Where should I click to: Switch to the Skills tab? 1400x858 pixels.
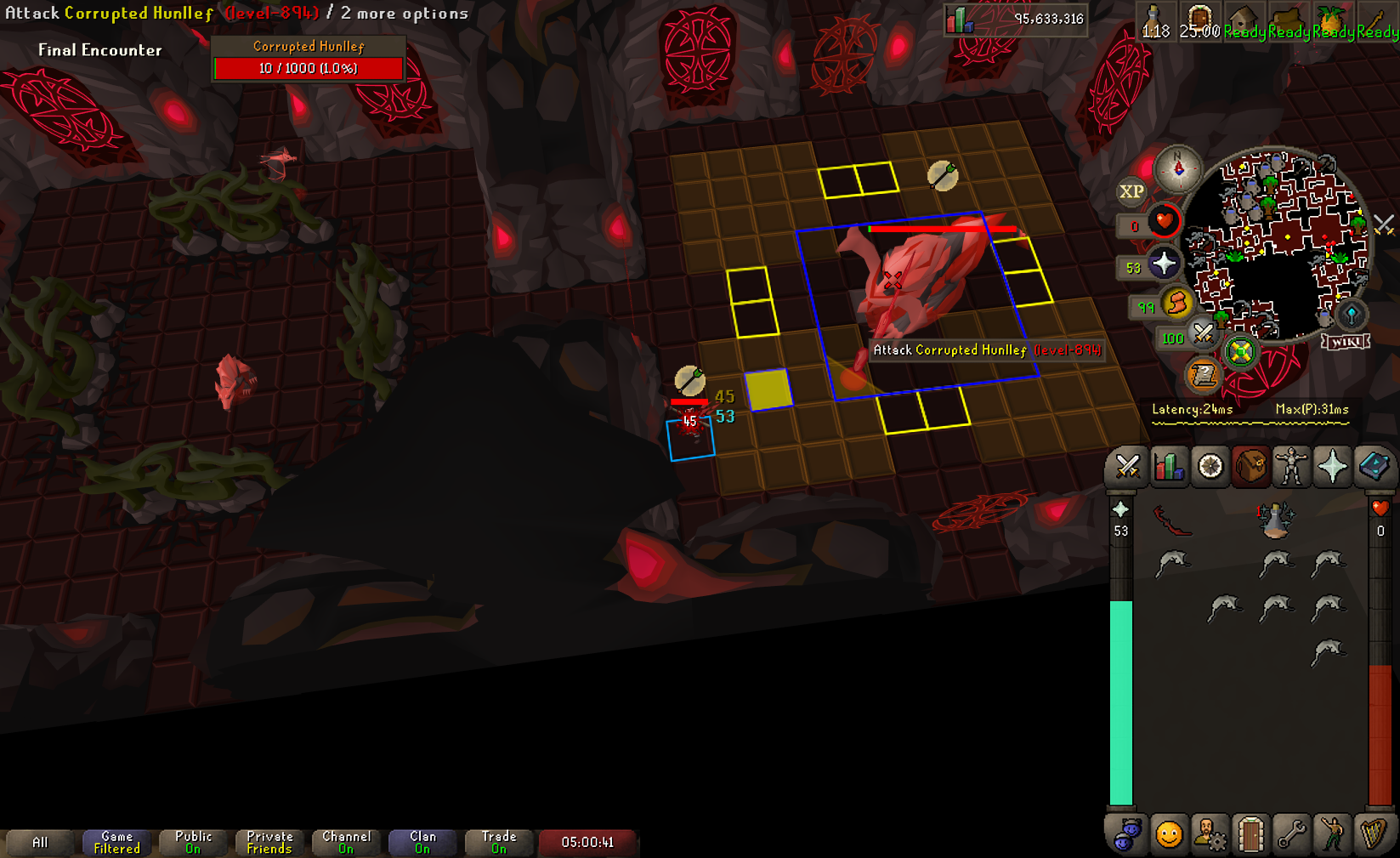click(1169, 467)
